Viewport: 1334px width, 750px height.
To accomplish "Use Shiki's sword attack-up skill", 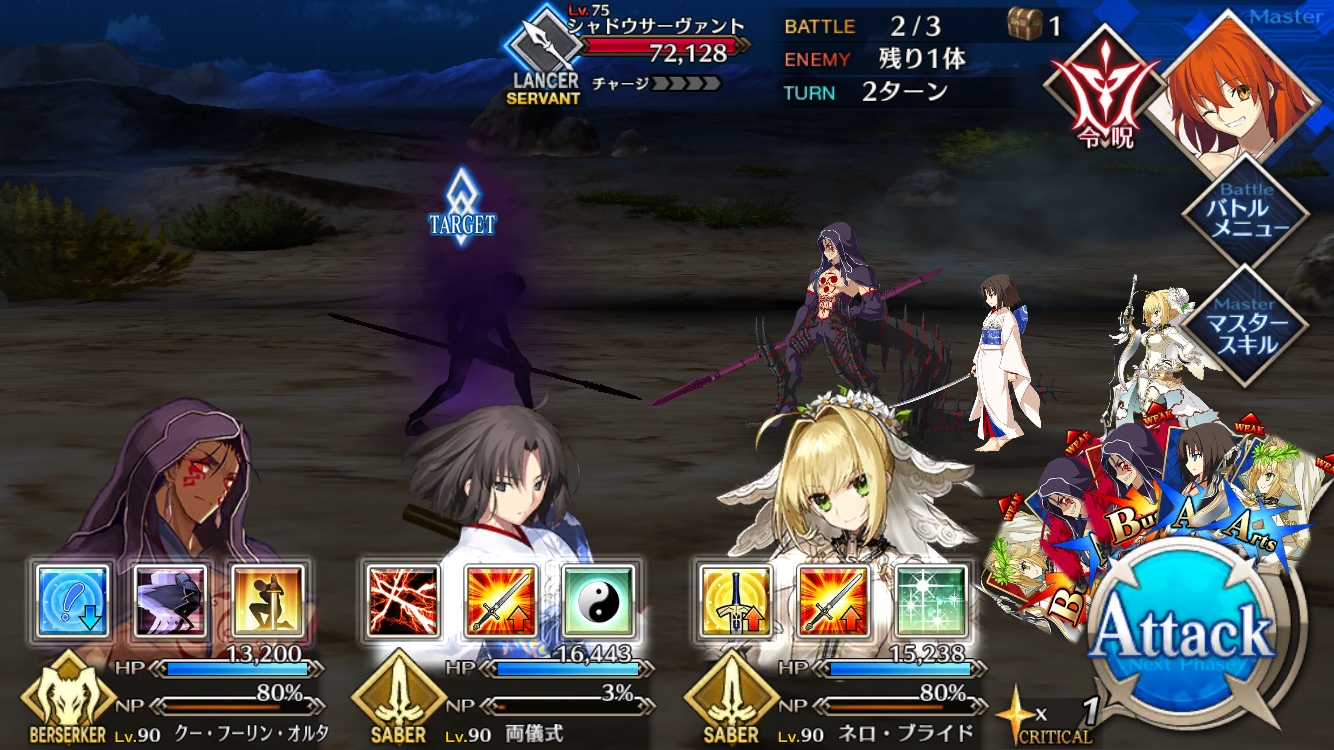I will [x=501, y=601].
